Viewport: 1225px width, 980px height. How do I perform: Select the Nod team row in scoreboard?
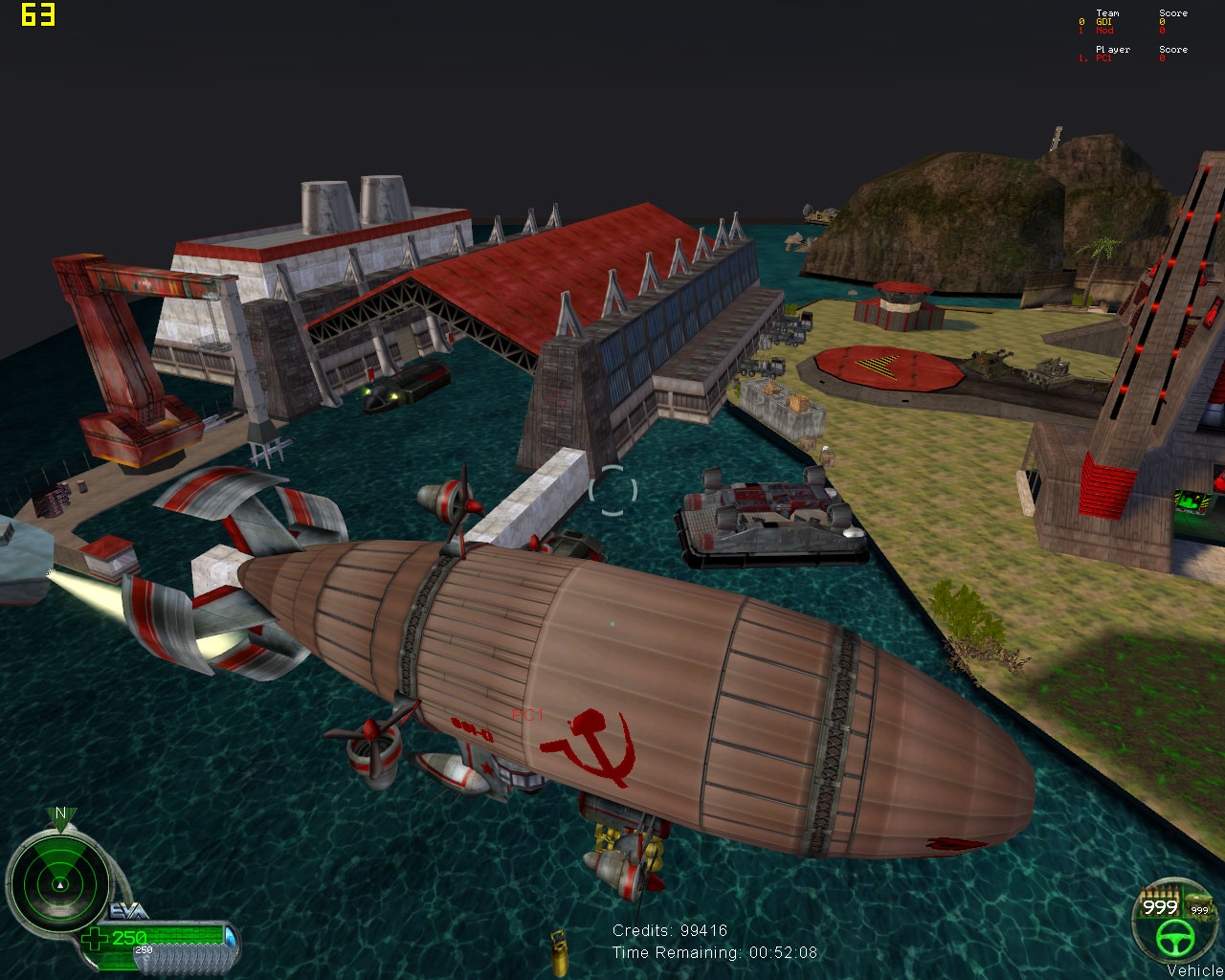(1104, 31)
